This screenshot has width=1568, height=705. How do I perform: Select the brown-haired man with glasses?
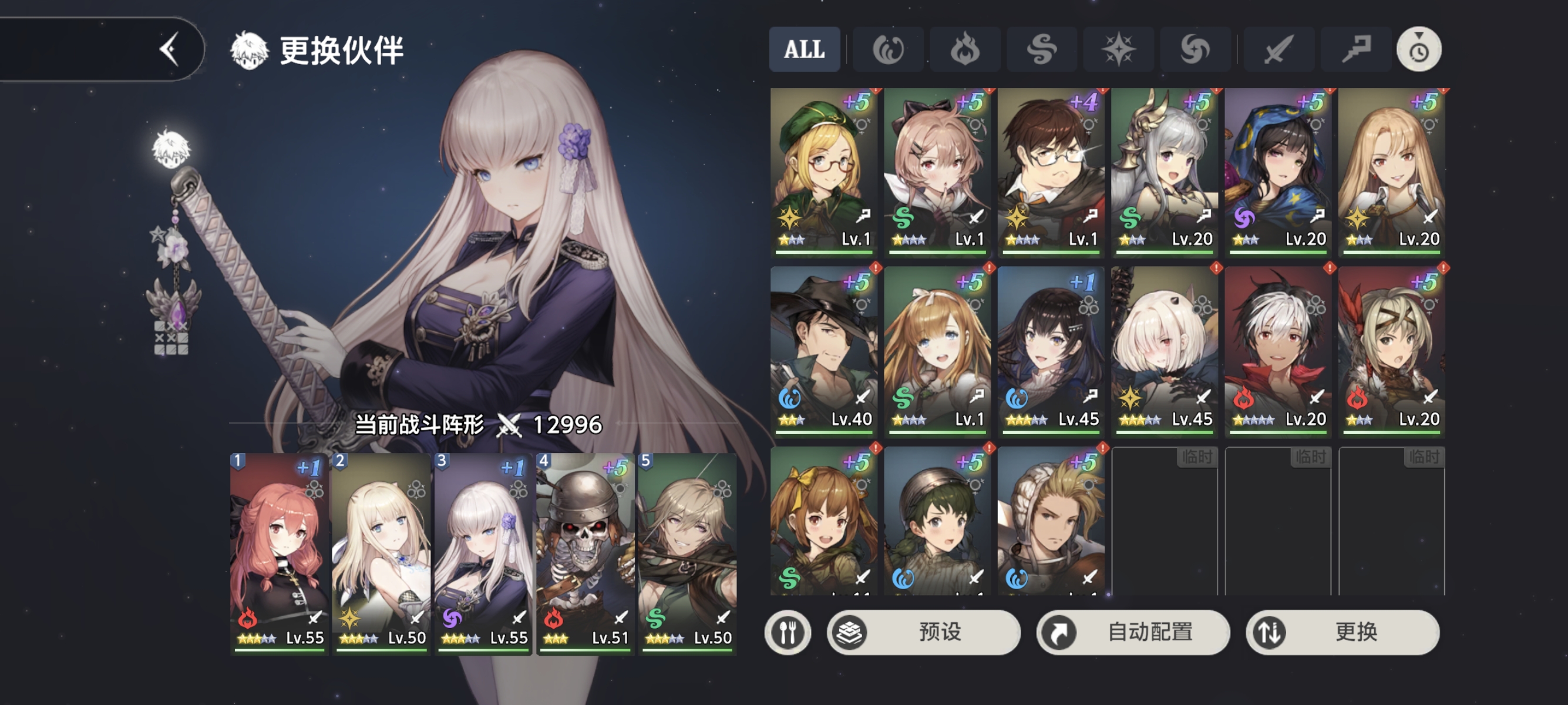(1051, 170)
